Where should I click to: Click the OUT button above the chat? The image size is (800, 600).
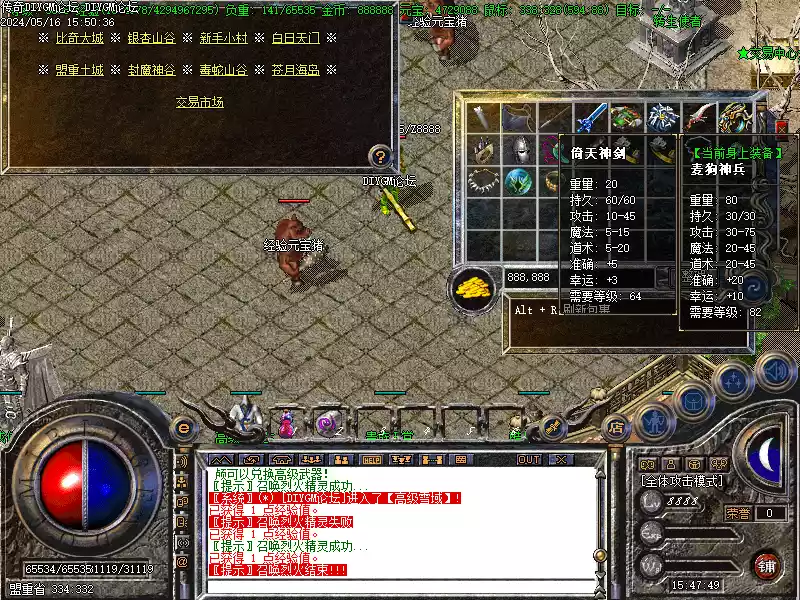tap(529, 459)
